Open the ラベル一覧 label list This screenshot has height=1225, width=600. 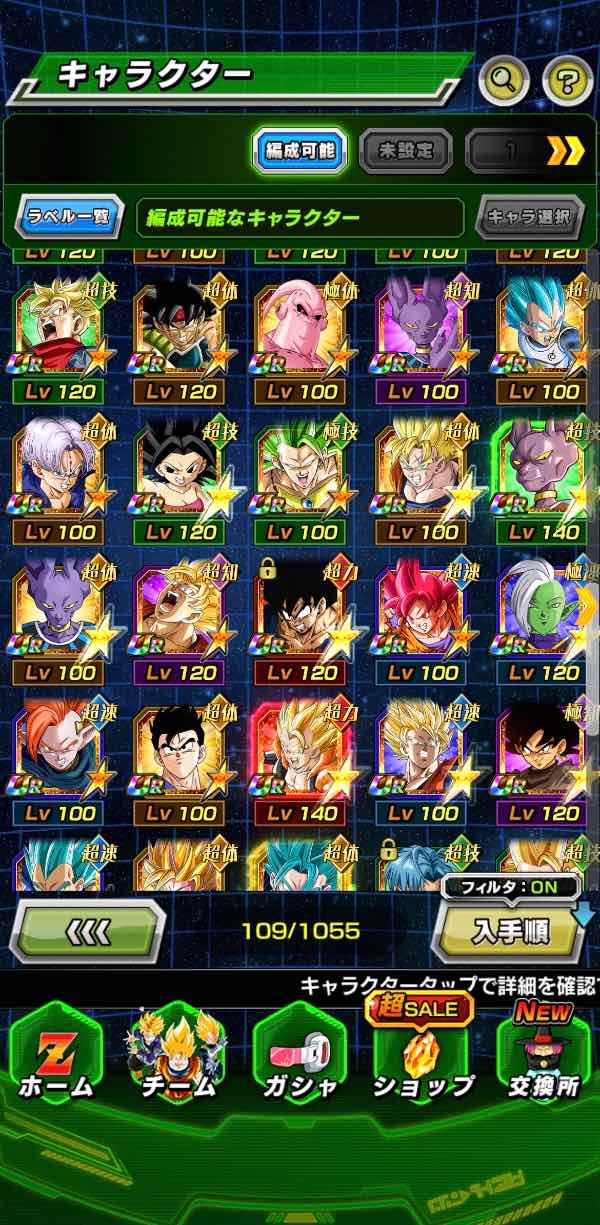point(70,215)
